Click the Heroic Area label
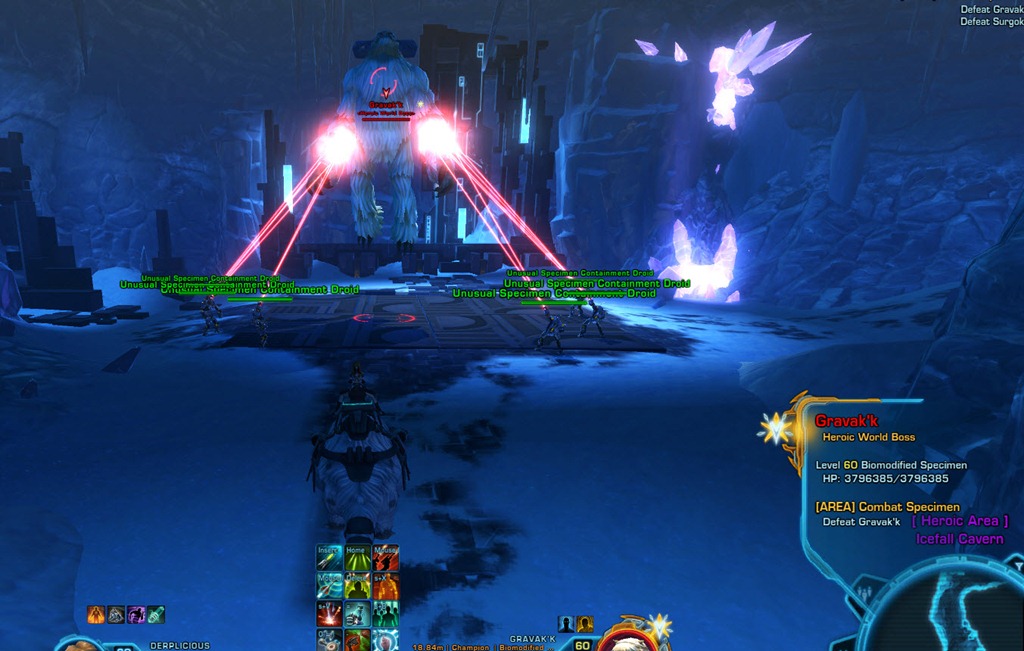1024x651 pixels. pyautogui.click(x=960, y=521)
